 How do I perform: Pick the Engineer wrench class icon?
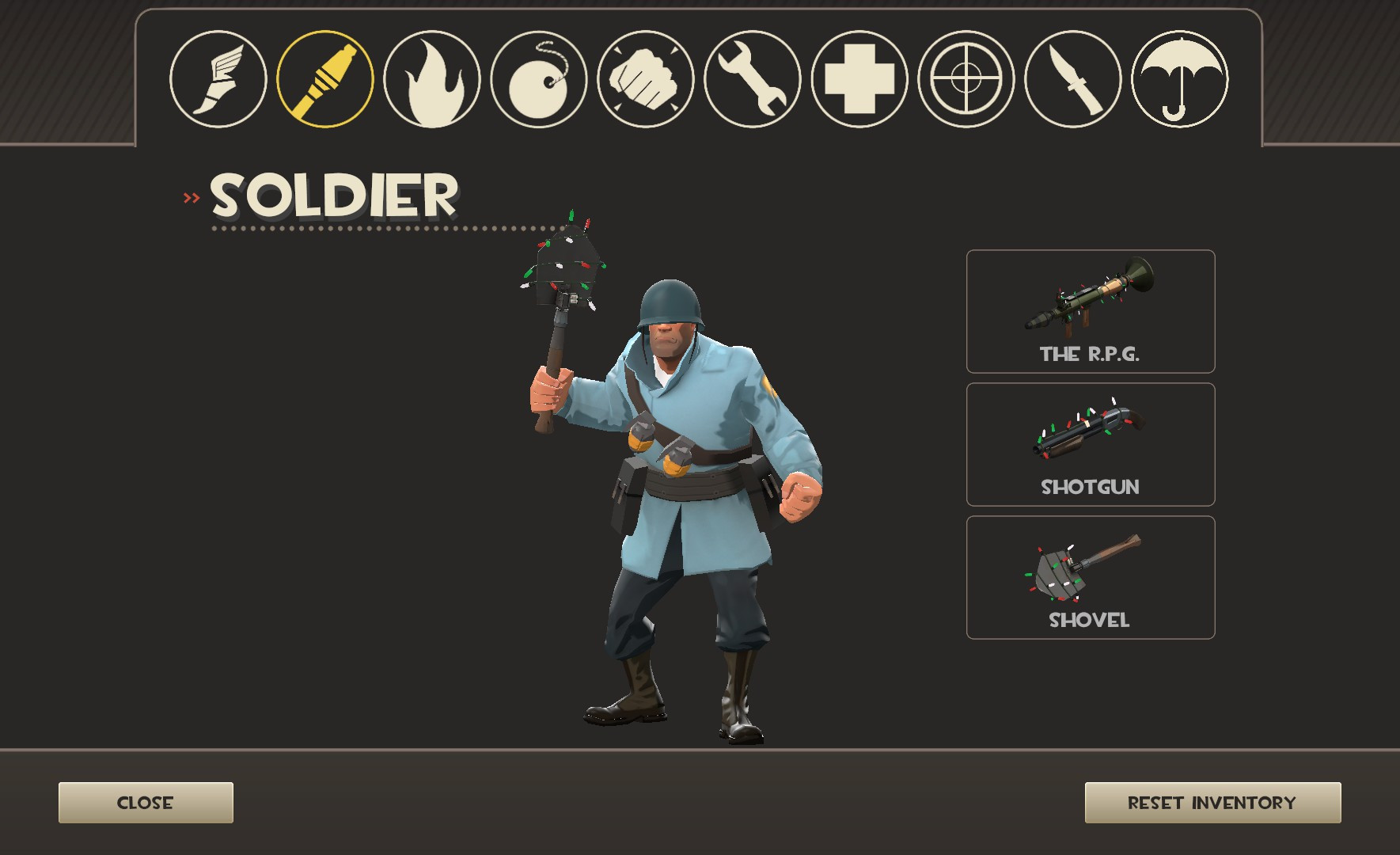(752, 79)
